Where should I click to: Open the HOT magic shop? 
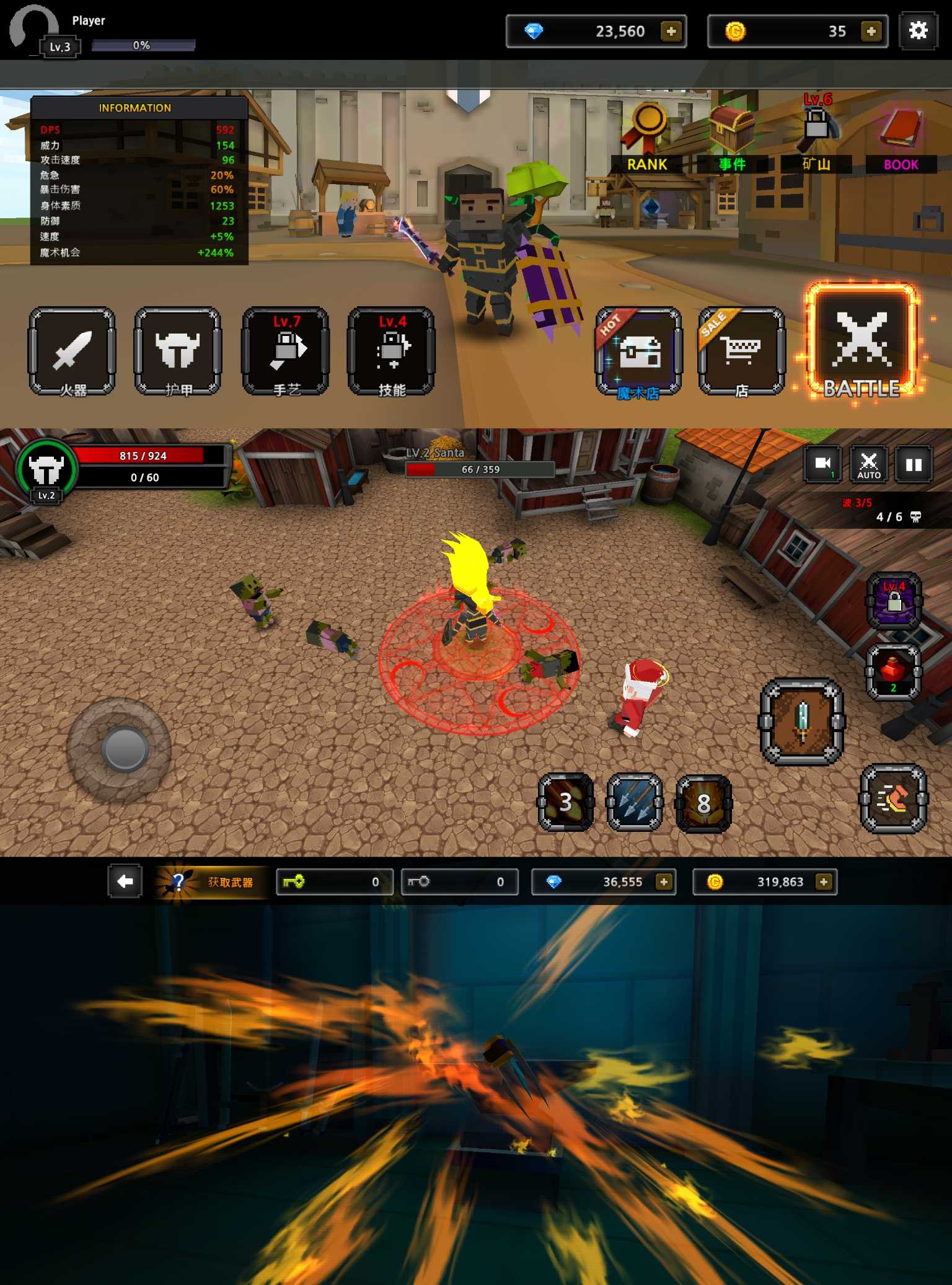click(638, 351)
